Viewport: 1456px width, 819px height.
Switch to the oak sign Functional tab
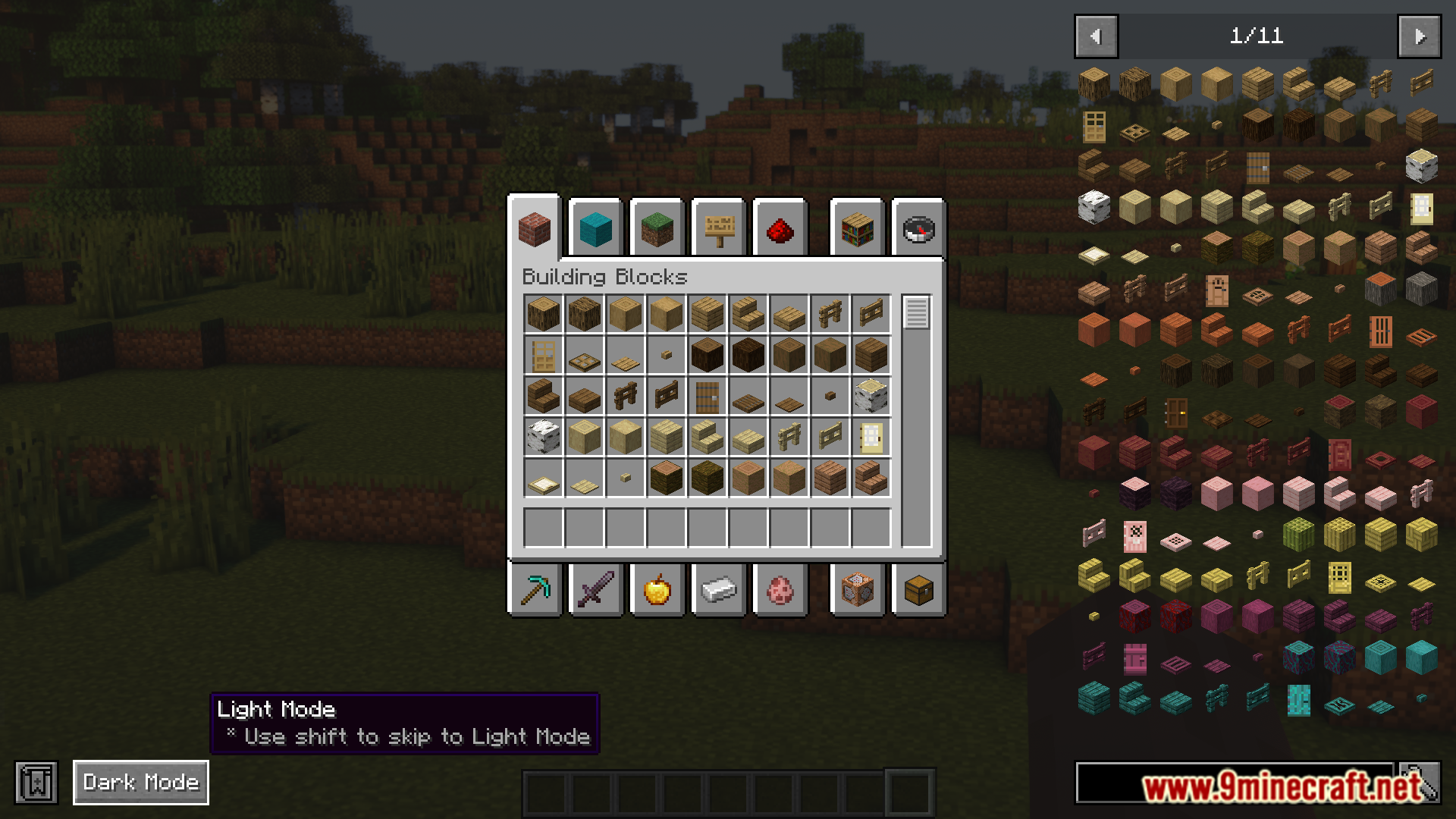(719, 229)
